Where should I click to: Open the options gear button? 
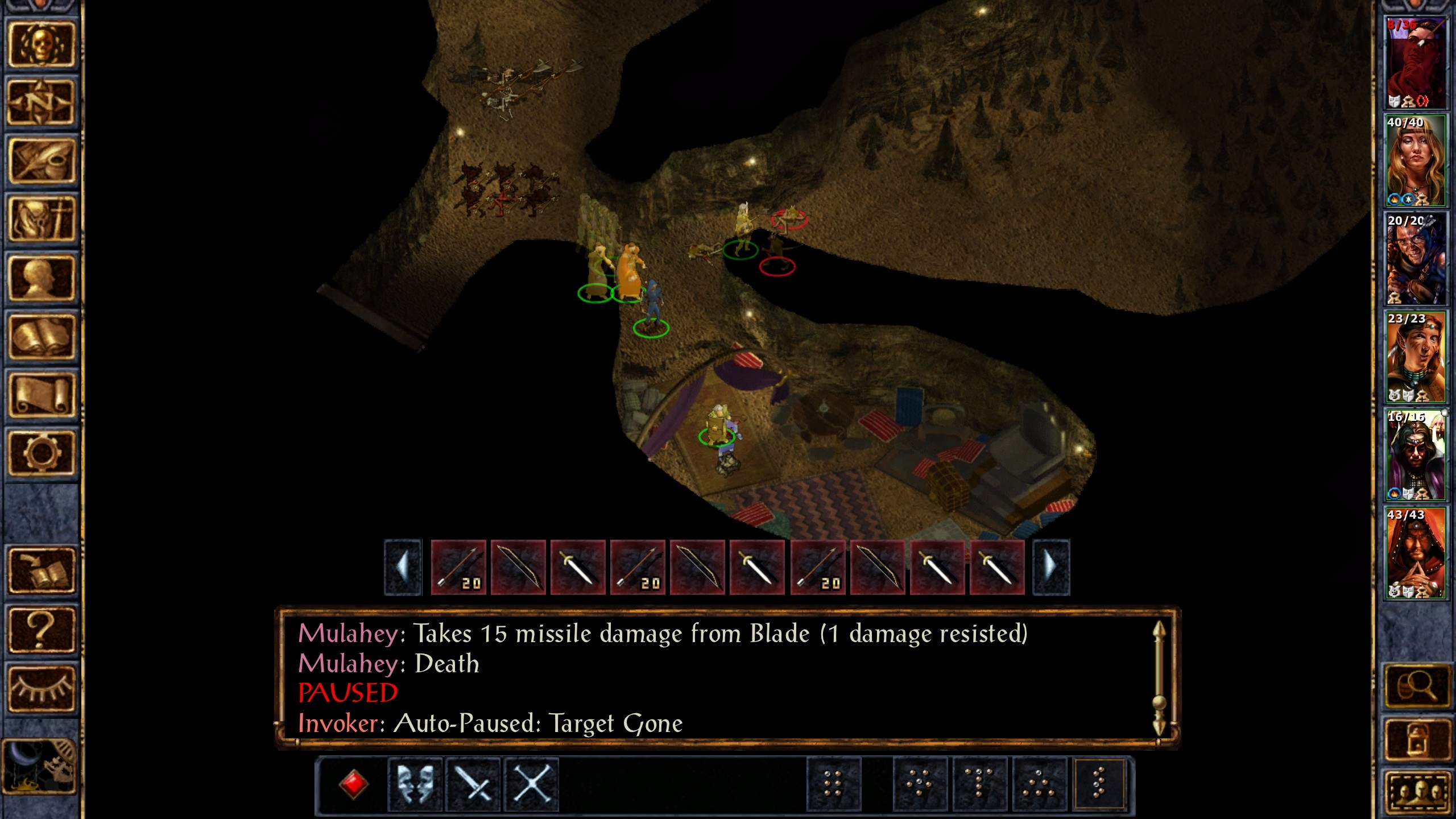(41, 453)
